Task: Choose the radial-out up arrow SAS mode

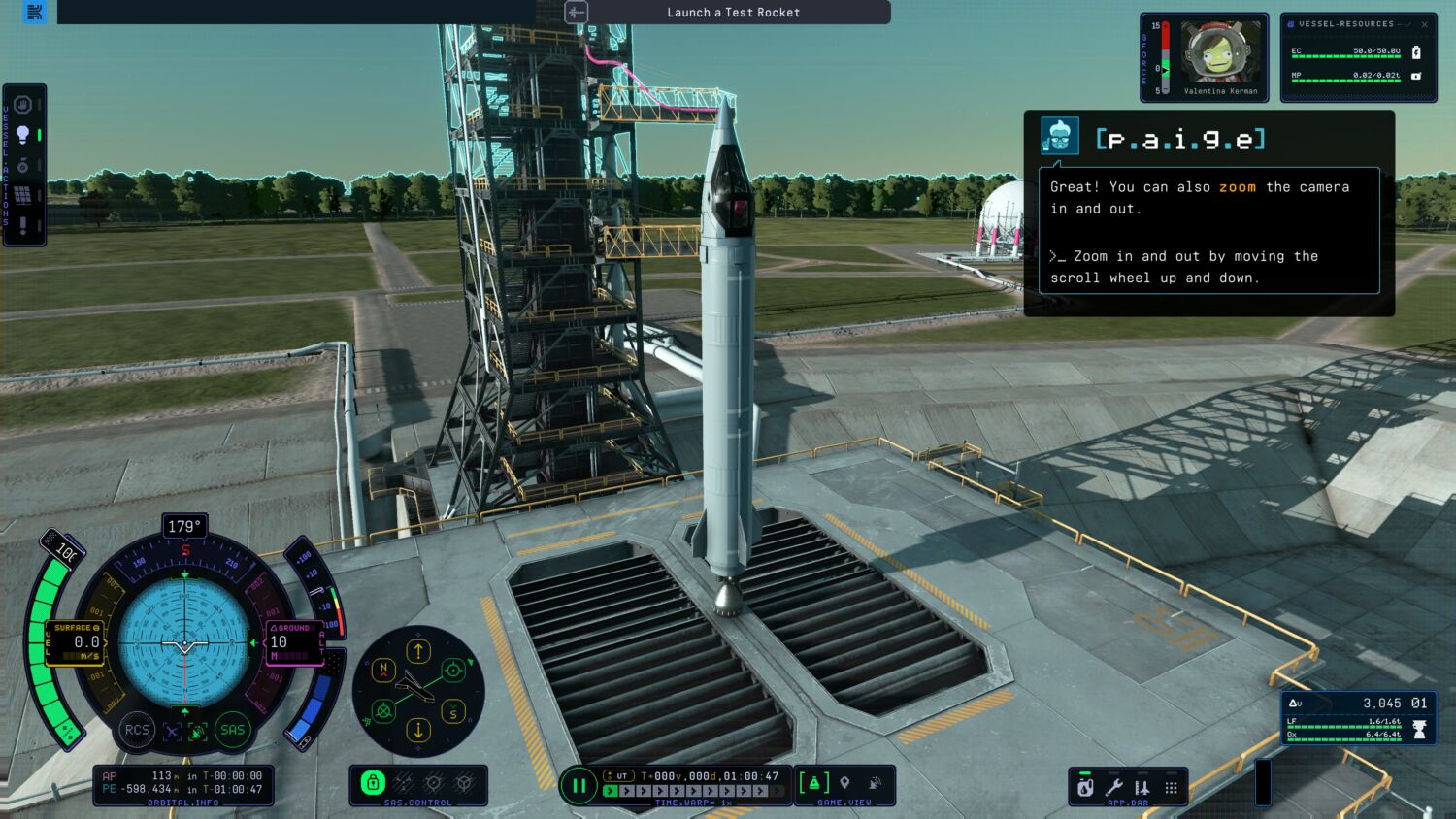Action: 418,651
